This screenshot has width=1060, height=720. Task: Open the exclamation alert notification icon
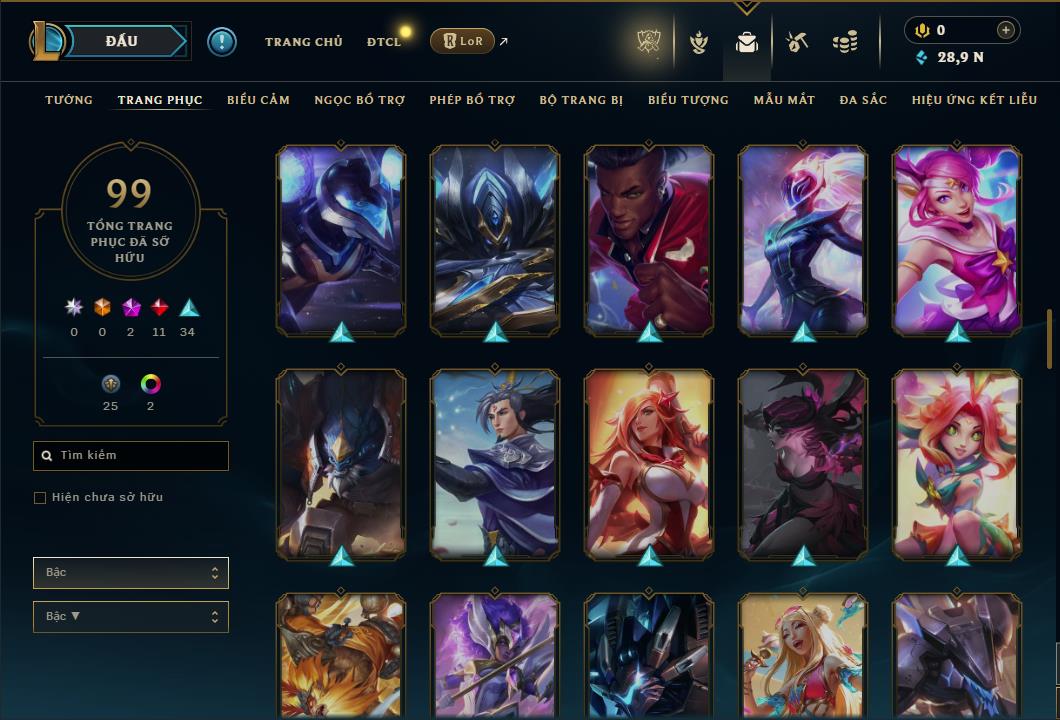click(x=222, y=42)
